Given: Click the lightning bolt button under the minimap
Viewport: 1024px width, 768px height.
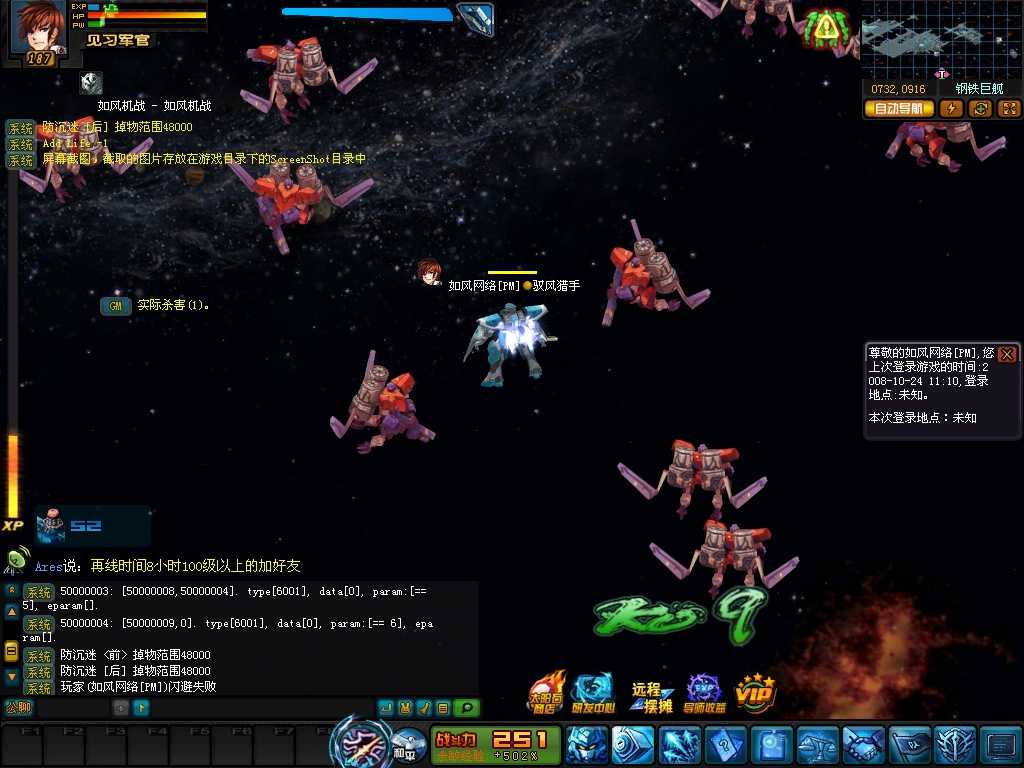Looking at the screenshot, I should (x=953, y=108).
